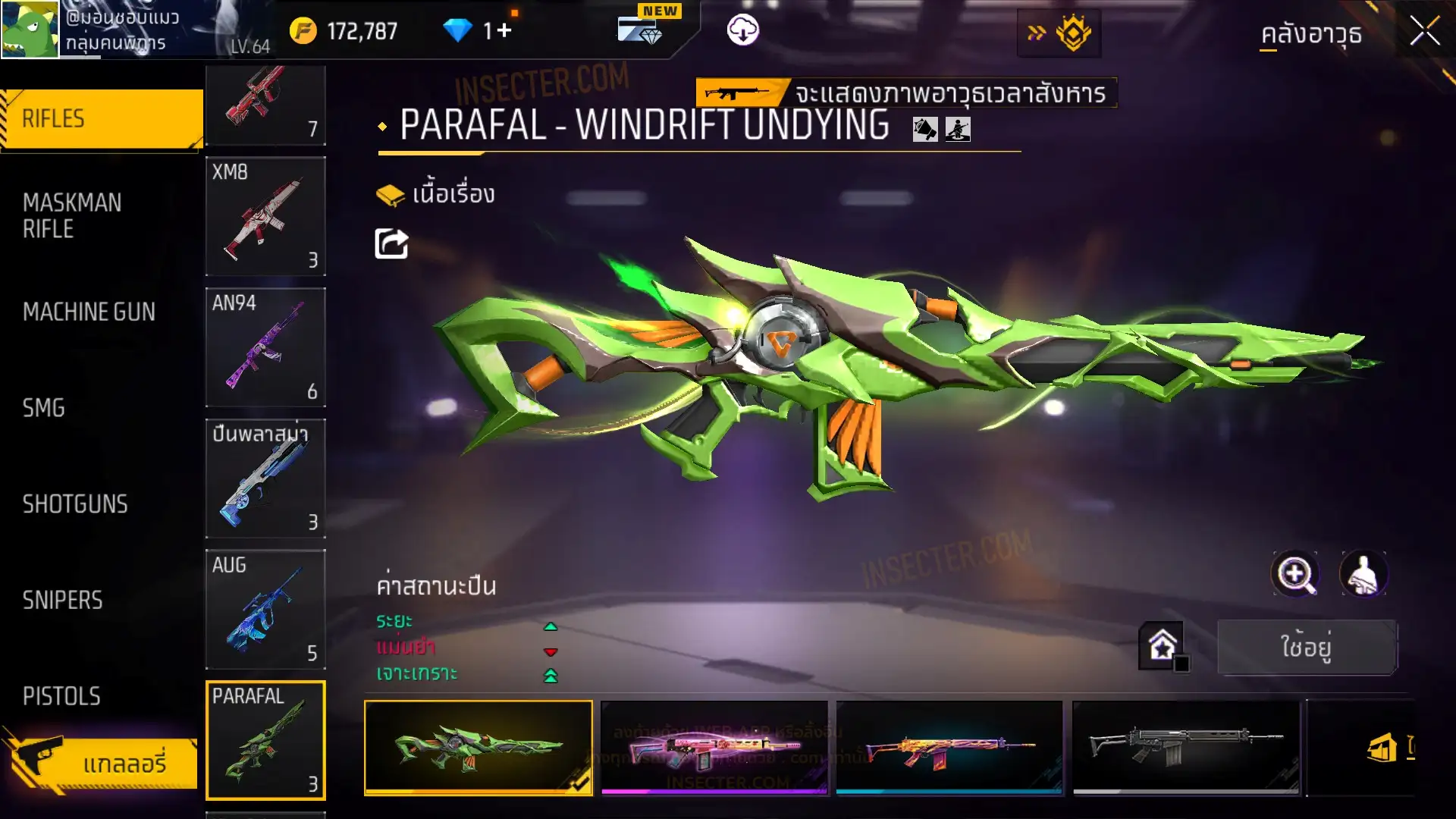Viewport: 1456px width, 819px height.
Task: Choose the XM8 weapon slot
Action: [x=265, y=216]
